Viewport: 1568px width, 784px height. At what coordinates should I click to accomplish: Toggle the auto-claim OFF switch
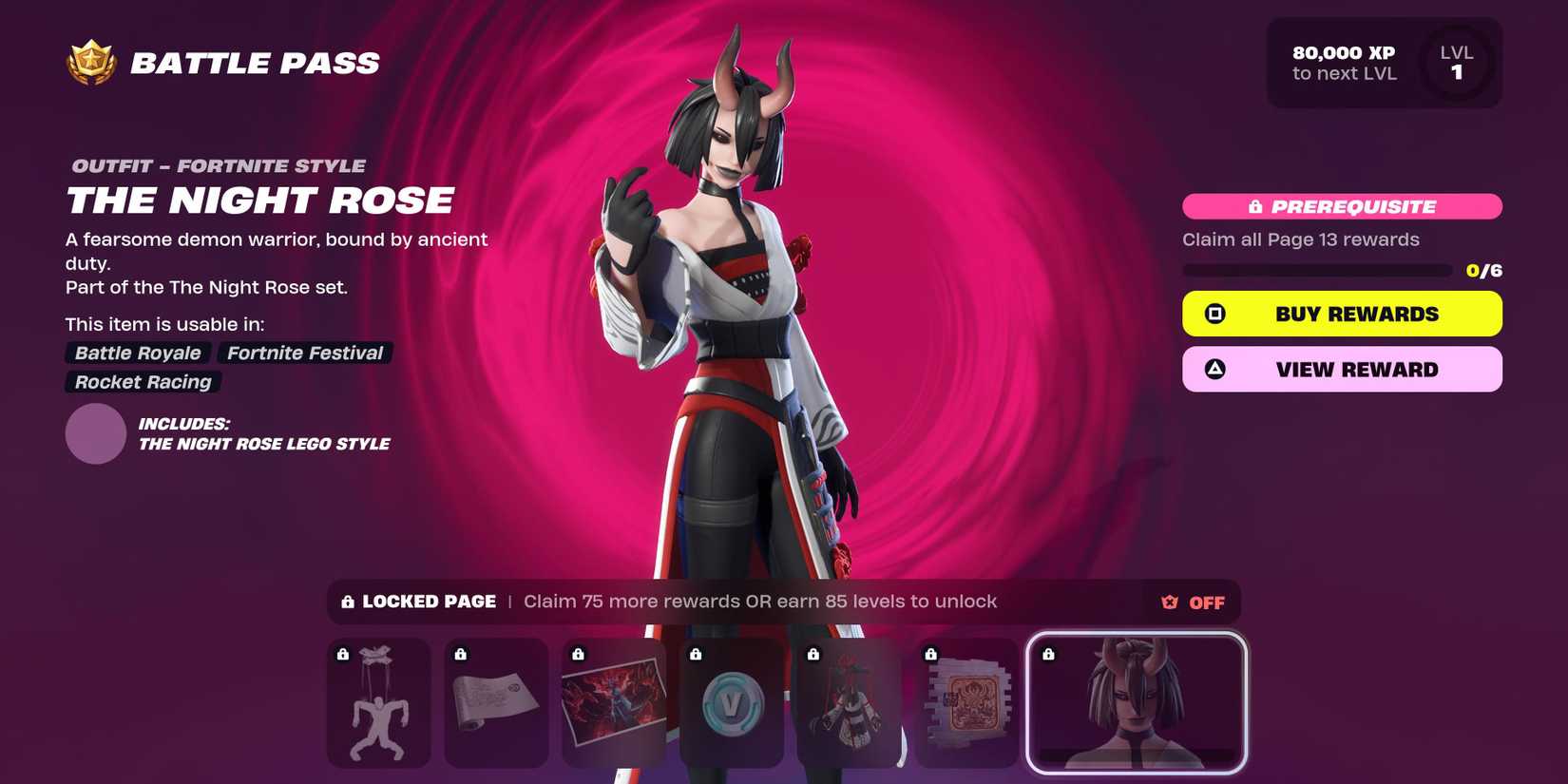pyautogui.click(x=1206, y=602)
